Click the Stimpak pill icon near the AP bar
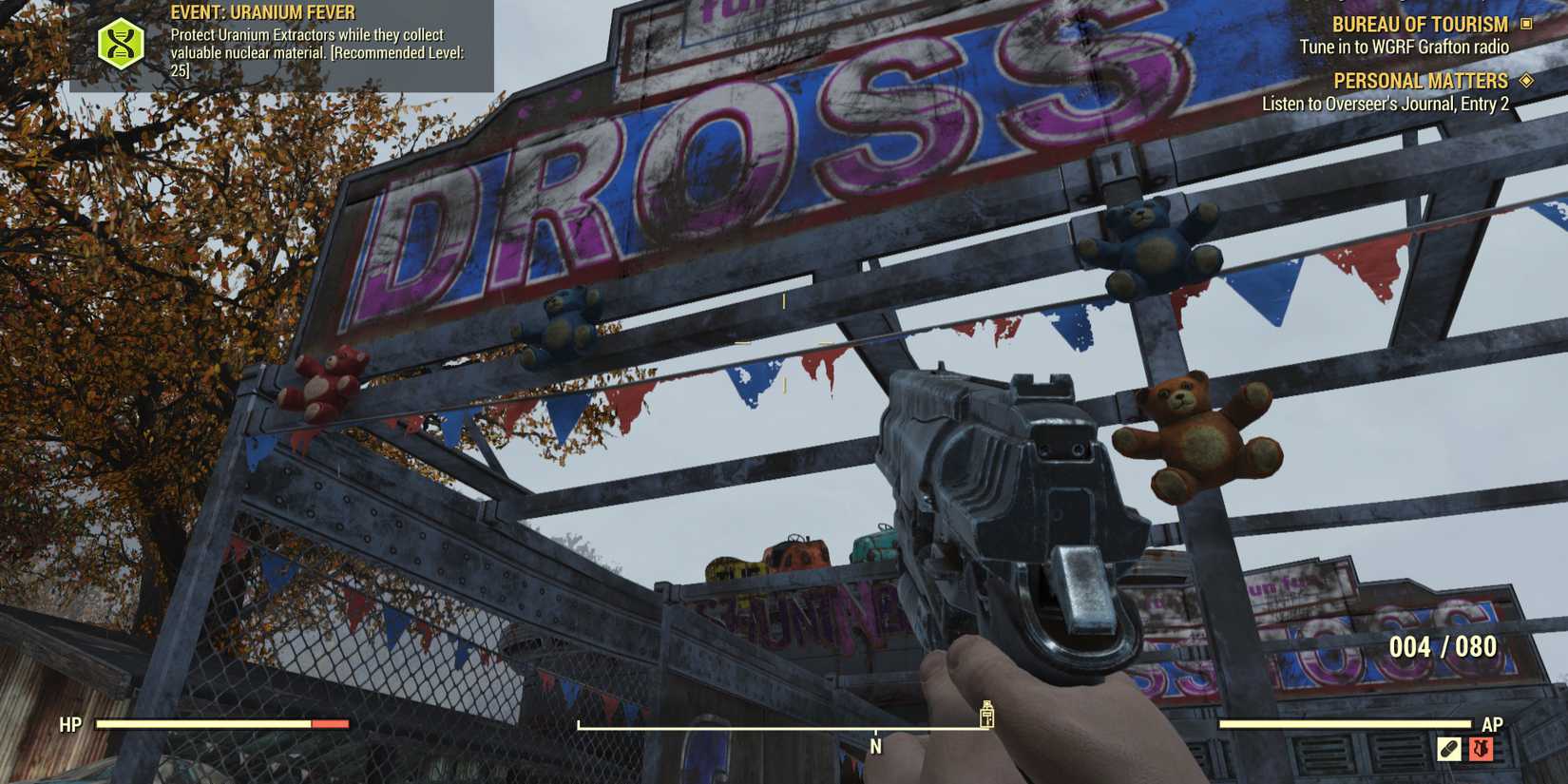This screenshot has width=1568, height=784. click(1448, 748)
